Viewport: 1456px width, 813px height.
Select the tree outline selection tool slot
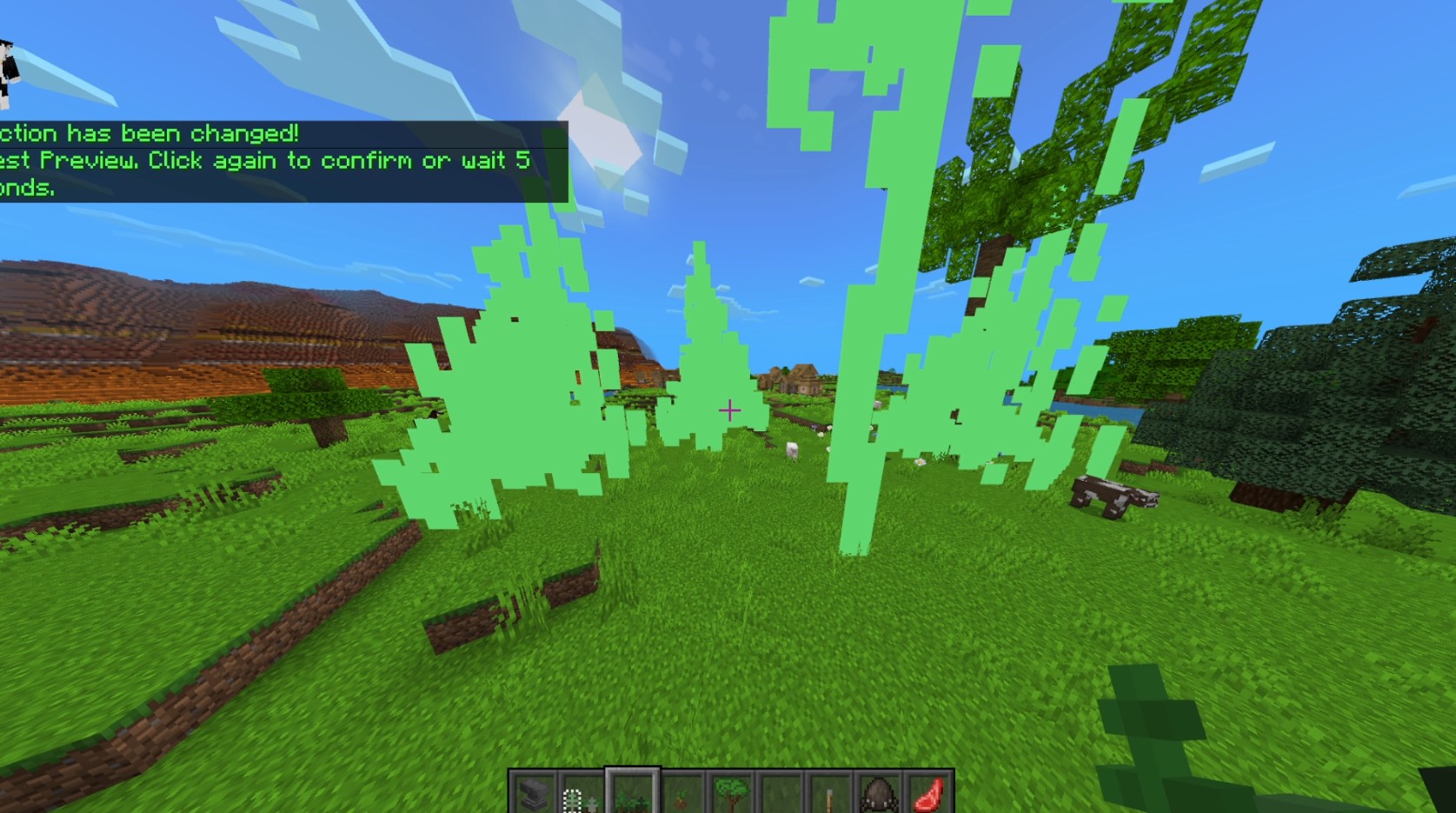tap(582, 793)
